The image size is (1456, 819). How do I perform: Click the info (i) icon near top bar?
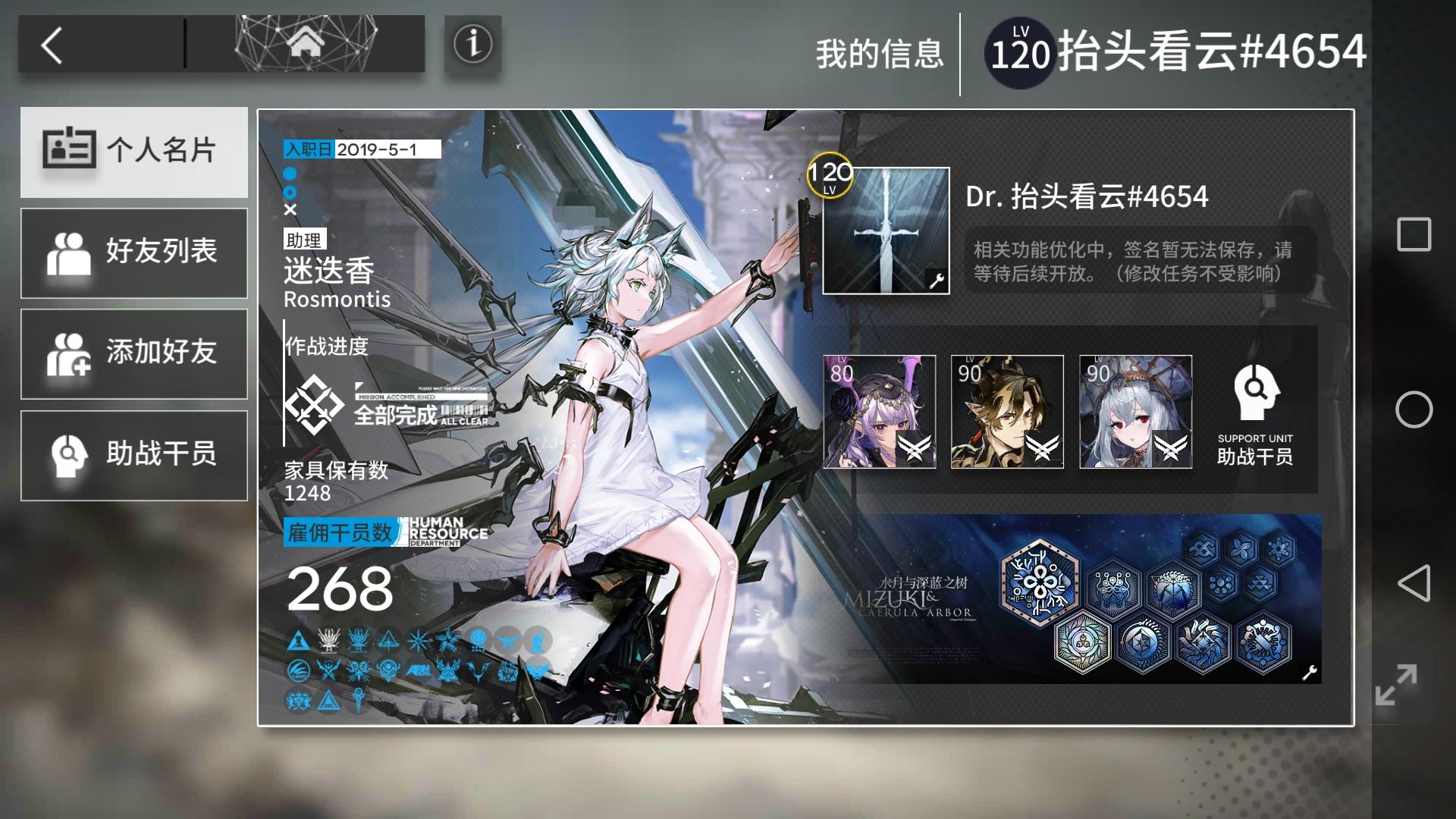(472, 44)
